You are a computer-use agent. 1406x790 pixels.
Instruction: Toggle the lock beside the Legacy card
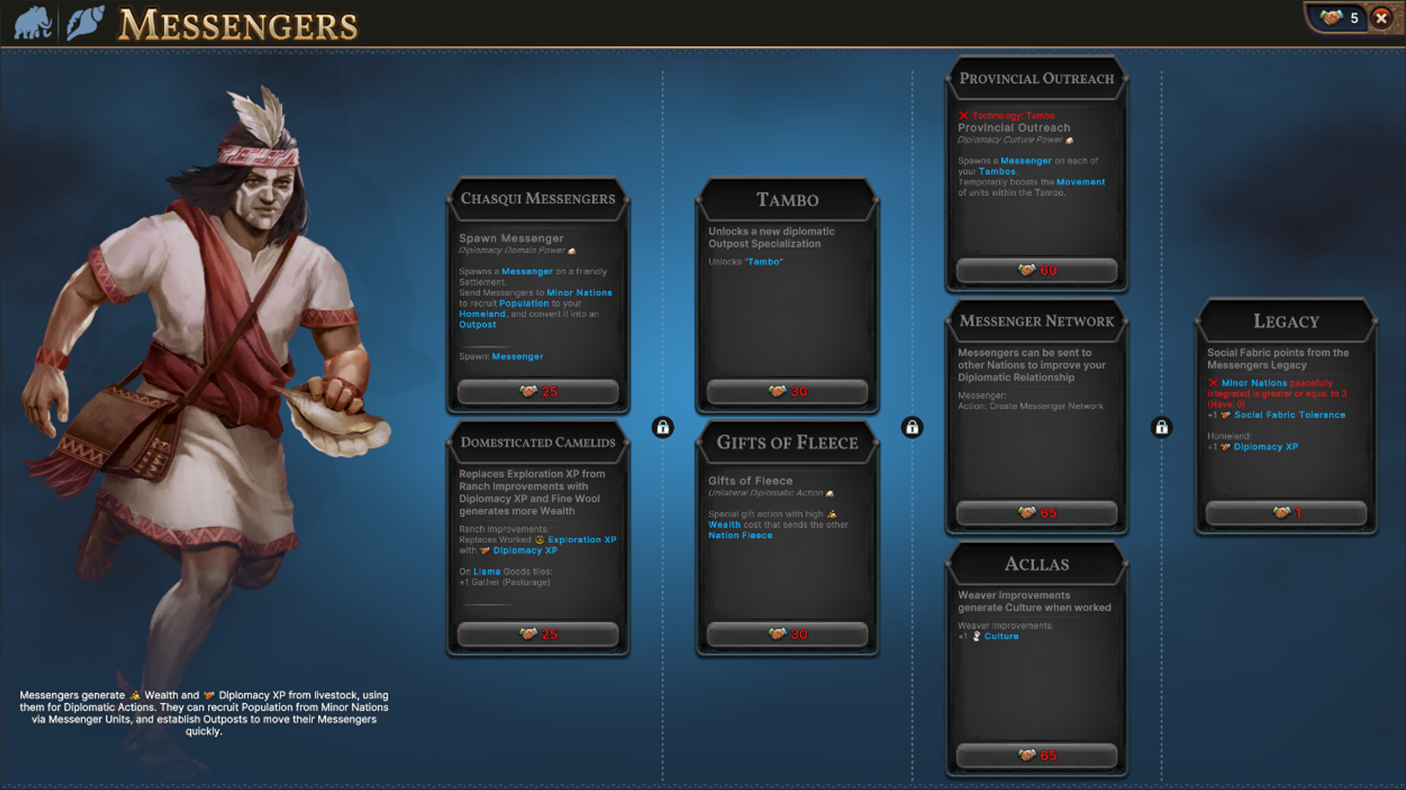pos(1162,427)
